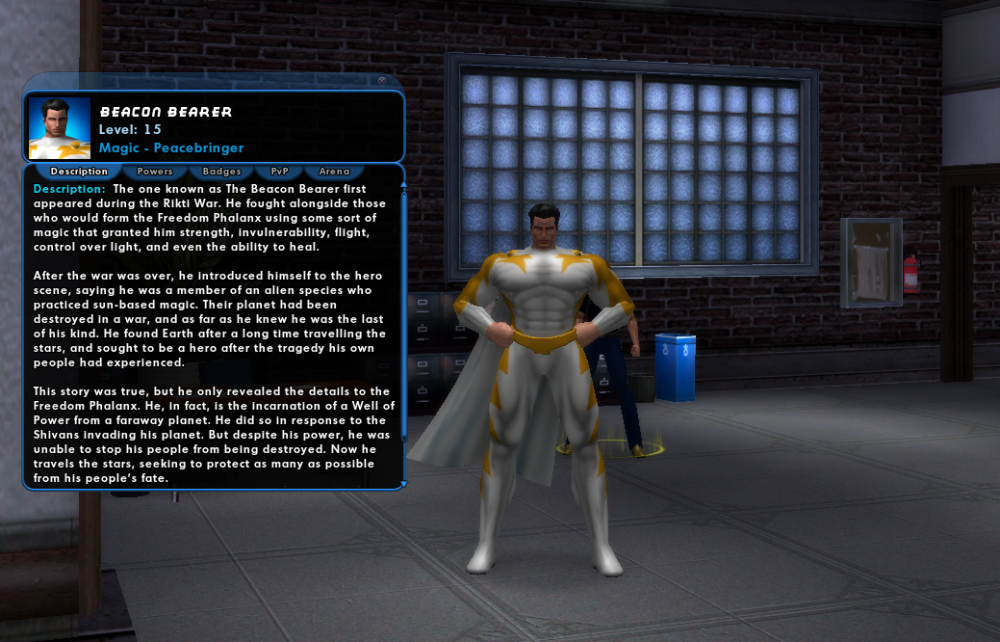Show the PvP tab
The width and height of the screenshot is (1000, 642).
[x=279, y=172]
